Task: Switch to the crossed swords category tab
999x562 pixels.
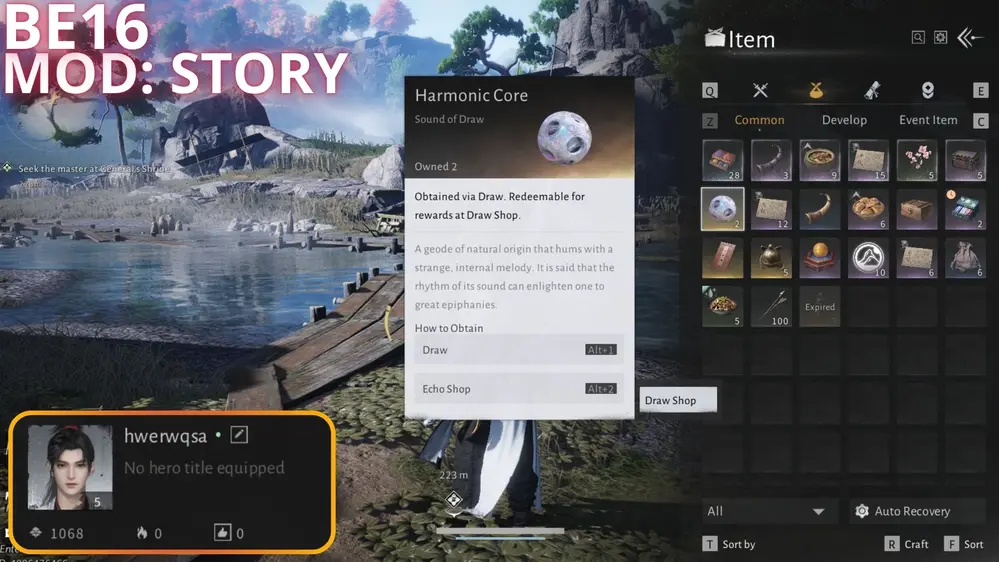Action: (x=760, y=91)
